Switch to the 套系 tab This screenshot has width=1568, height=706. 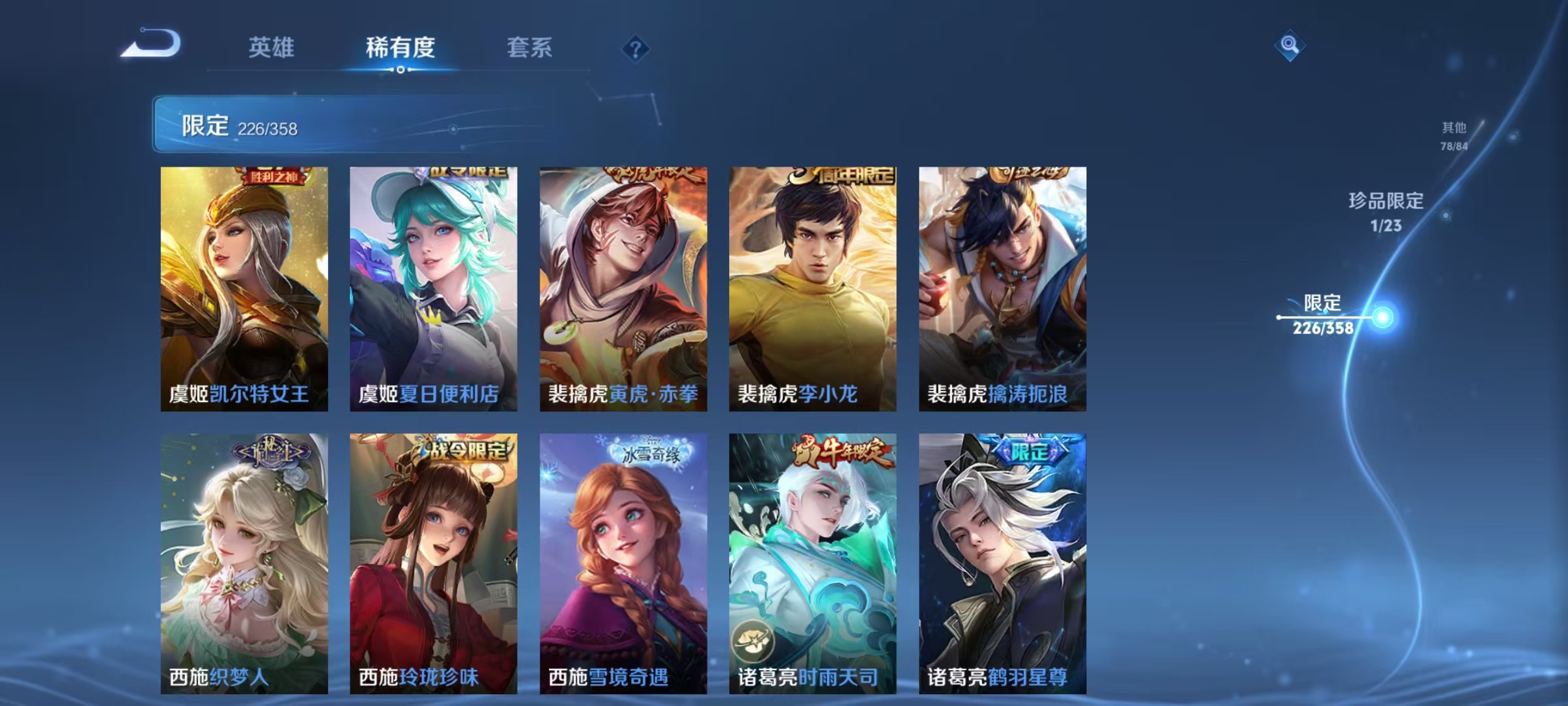click(529, 47)
